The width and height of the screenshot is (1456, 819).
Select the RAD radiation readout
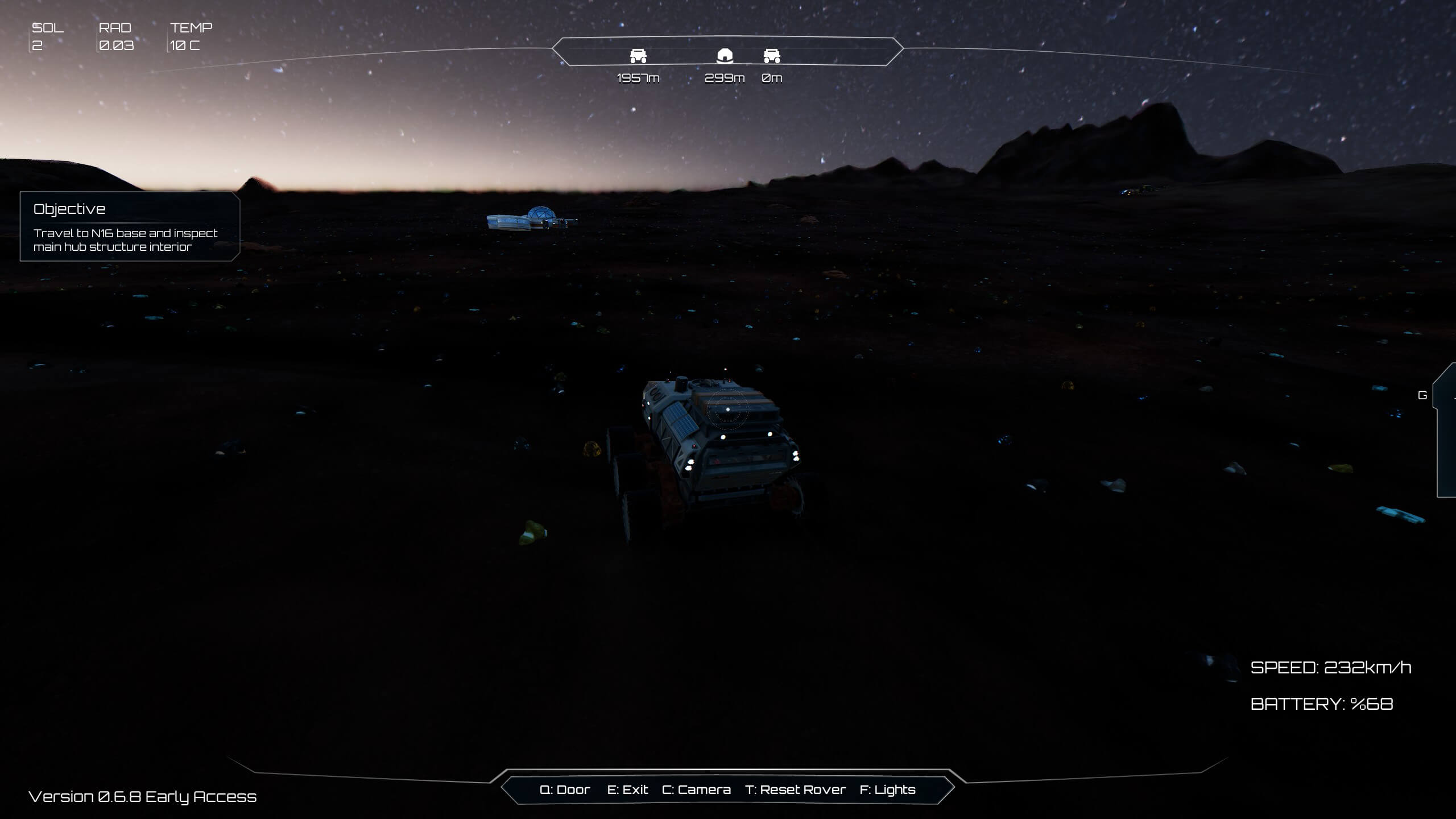[x=114, y=35]
